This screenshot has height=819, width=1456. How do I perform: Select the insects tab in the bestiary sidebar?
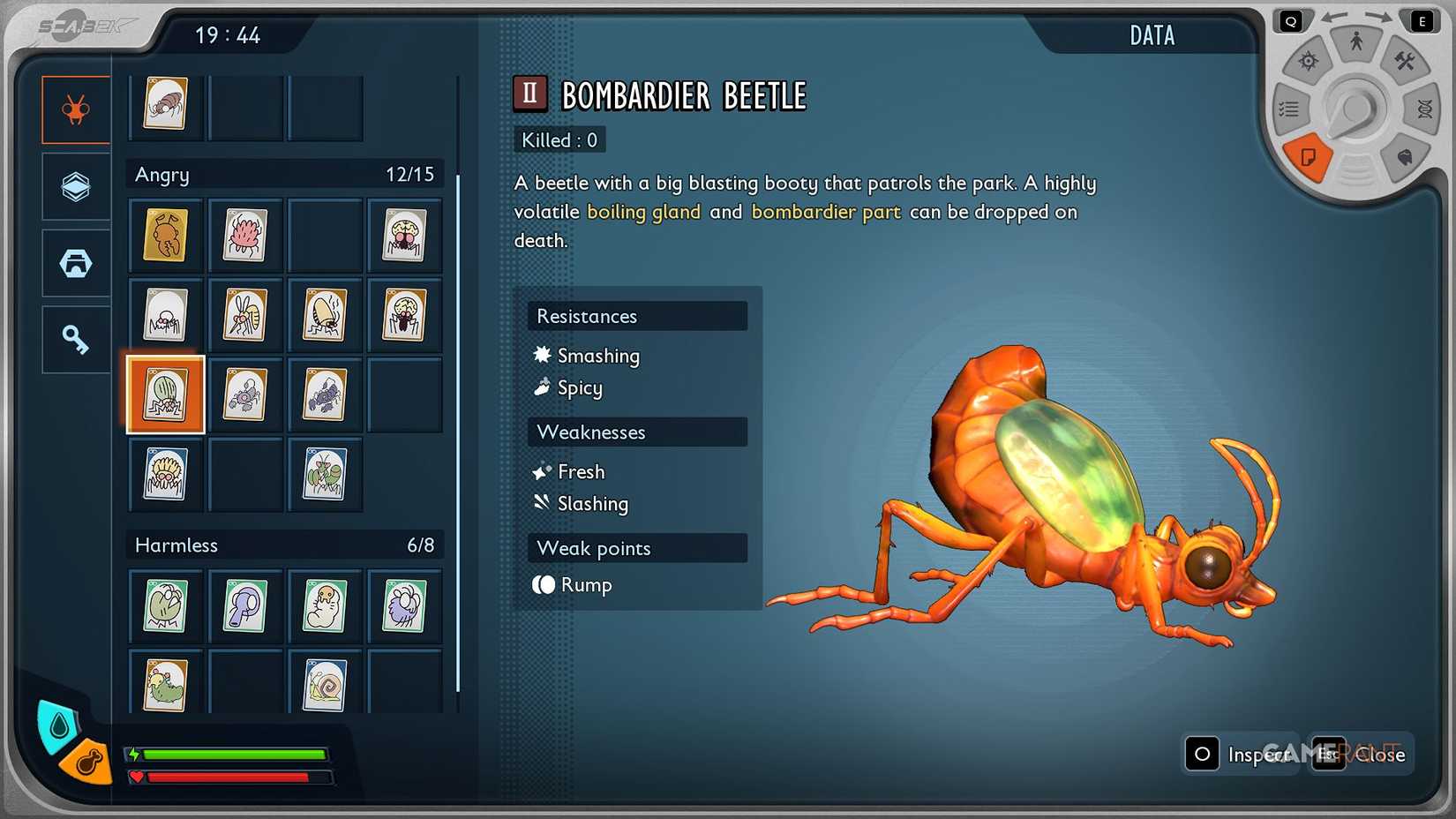[x=75, y=109]
